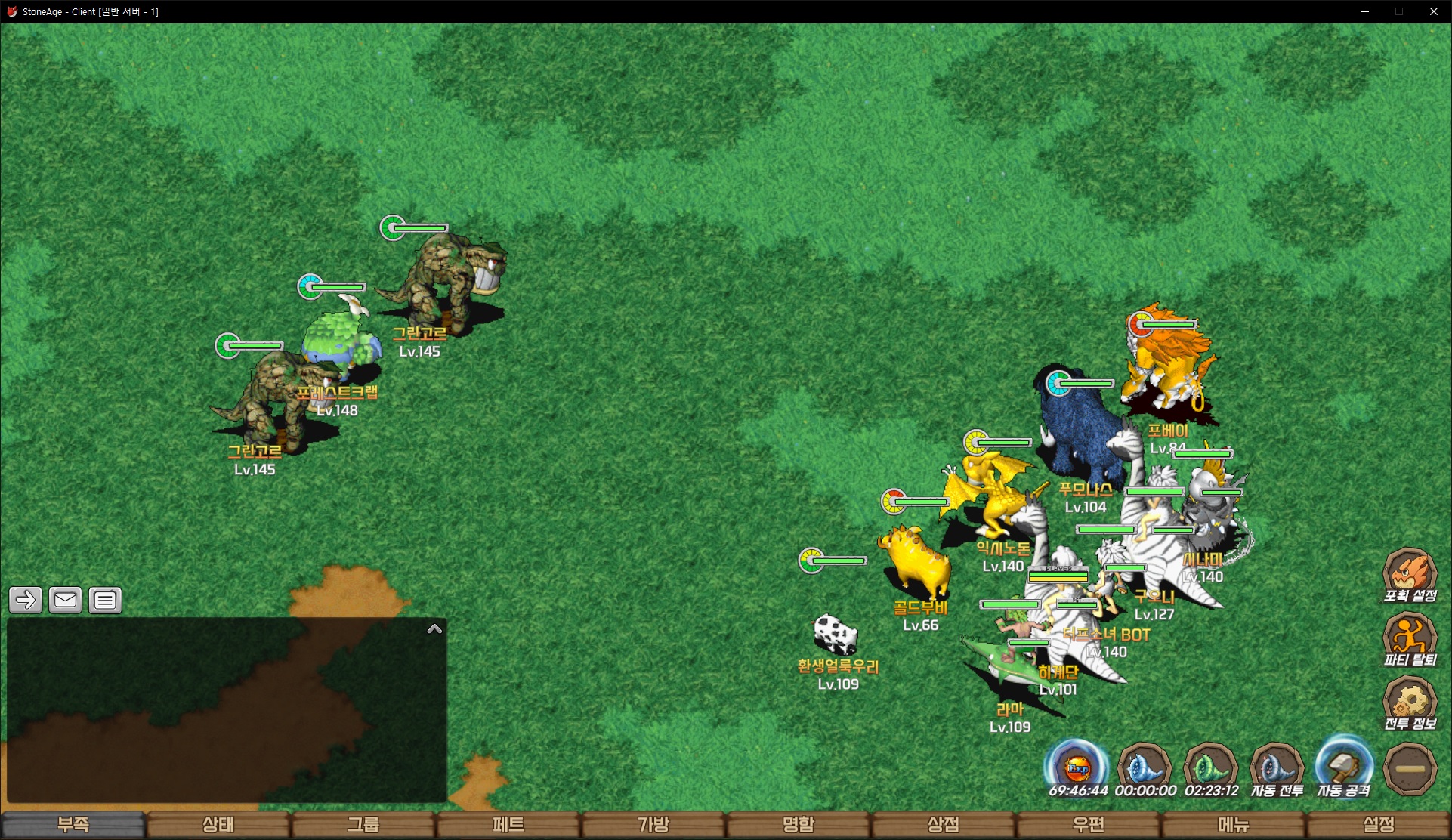
Task: Open the 상점 shop
Action: point(943,824)
